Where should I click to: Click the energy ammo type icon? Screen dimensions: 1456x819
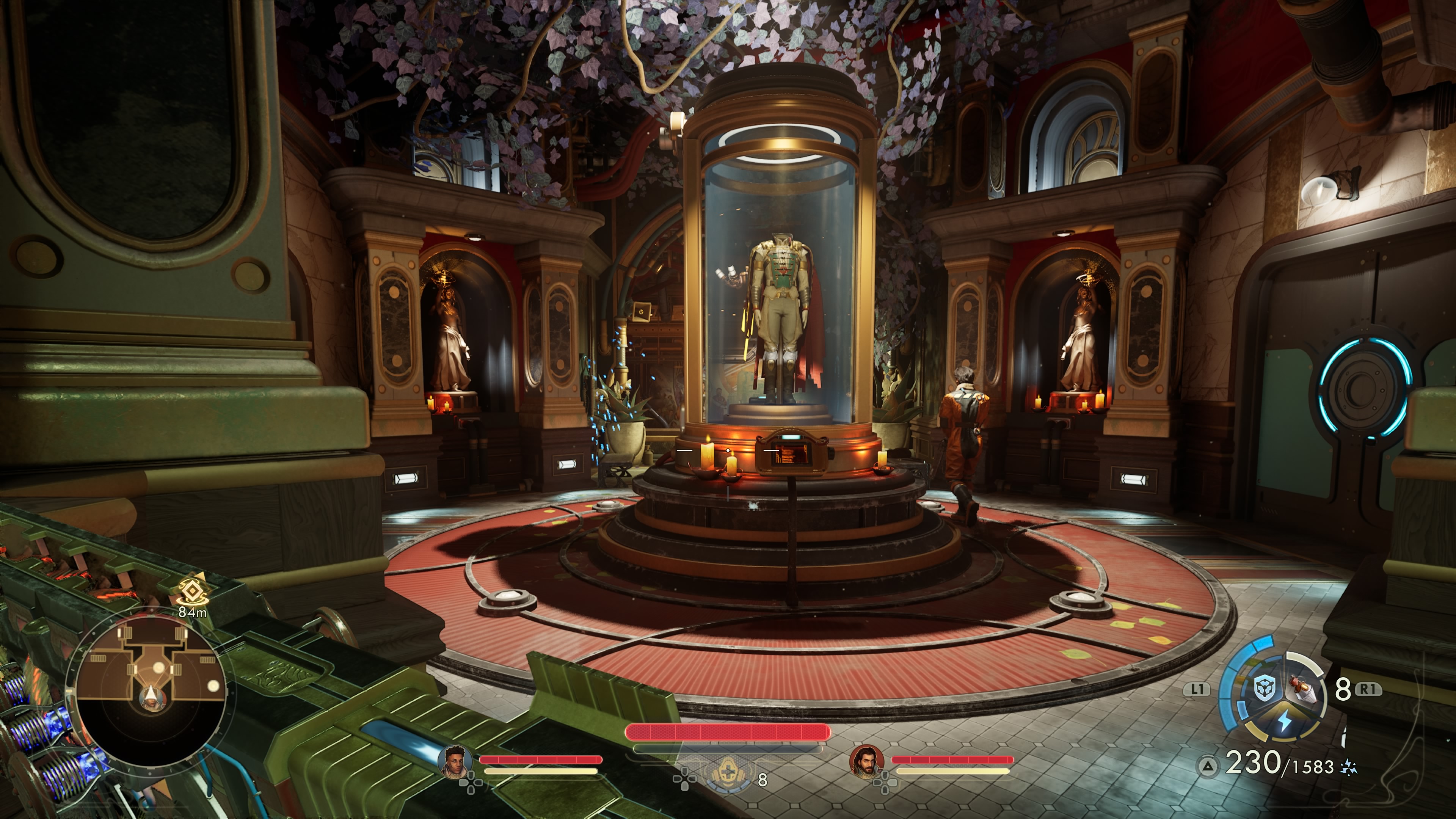coord(1349,767)
